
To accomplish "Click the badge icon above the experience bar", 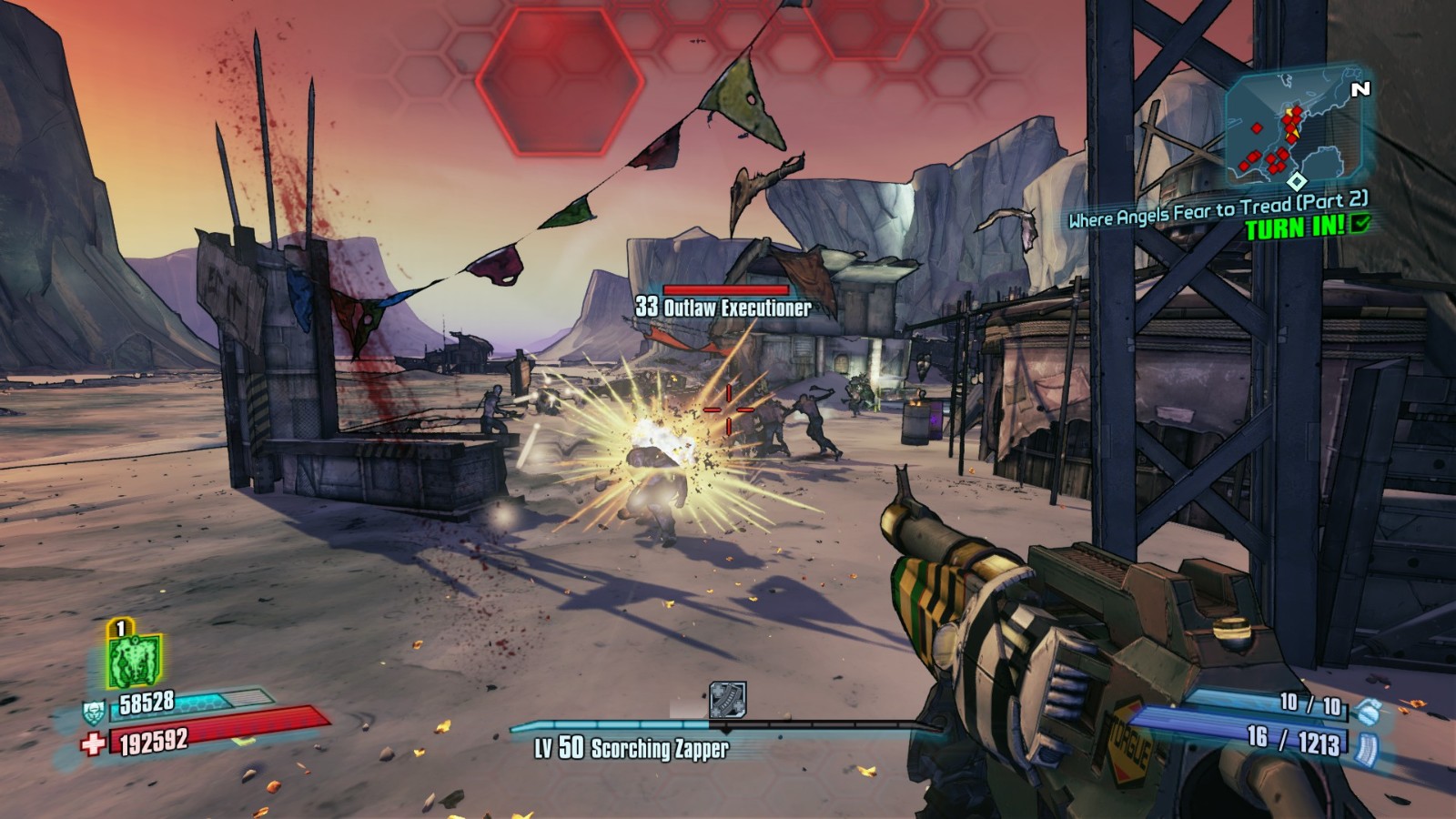I will click(x=727, y=700).
